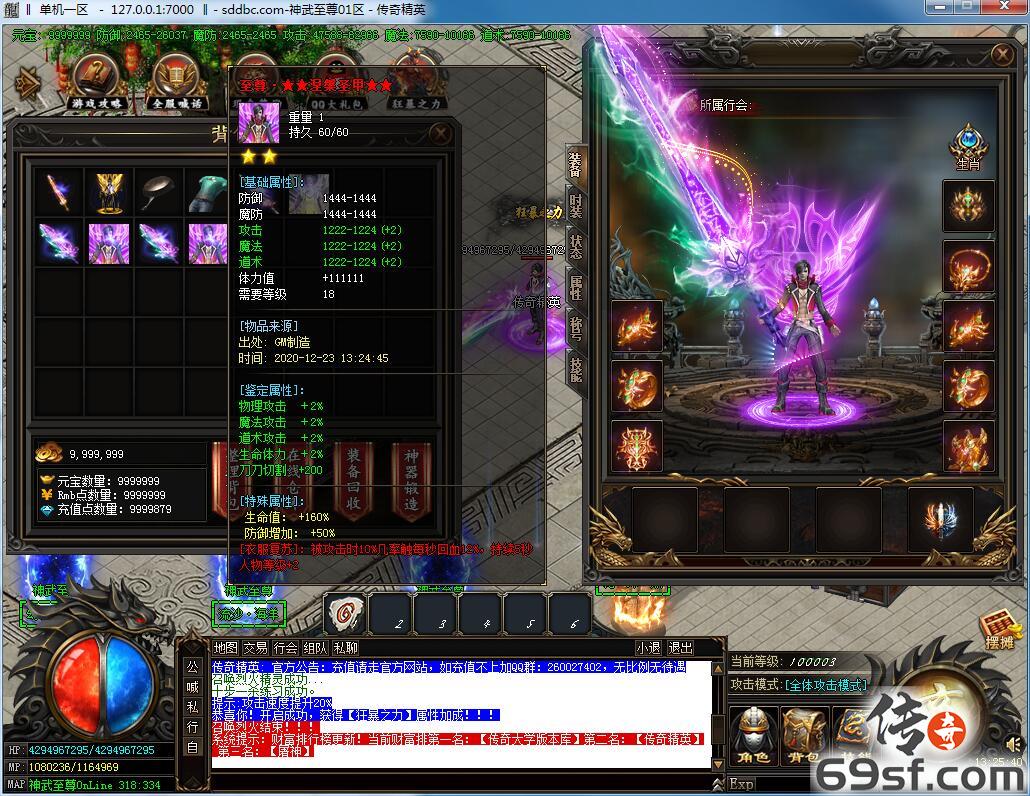This screenshot has height=796, width=1030.
Task: Open the 游戏攻略 game guide
Action: tap(97, 81)
